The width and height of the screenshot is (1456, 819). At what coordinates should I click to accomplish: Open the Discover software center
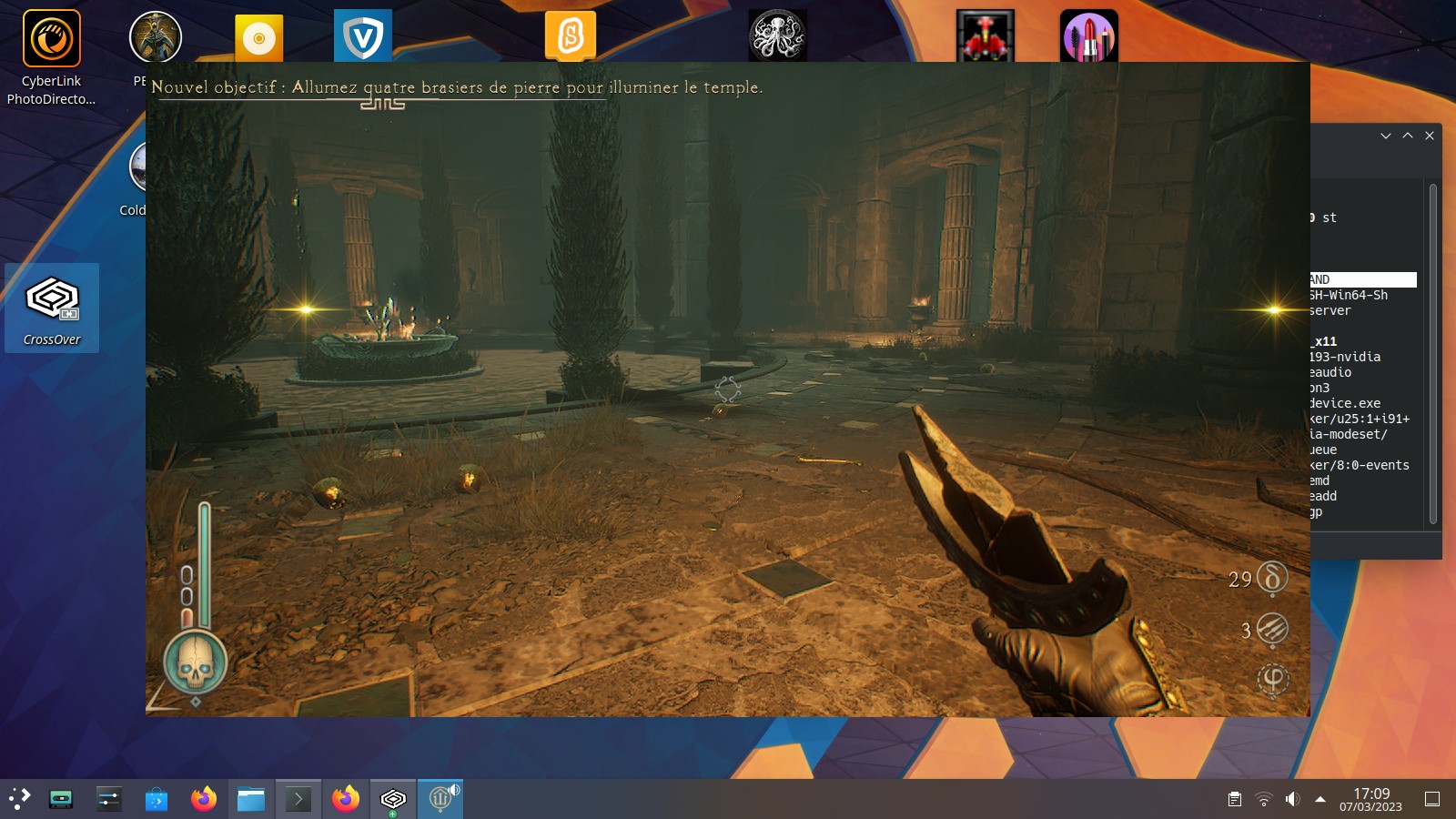coord(157,800)
